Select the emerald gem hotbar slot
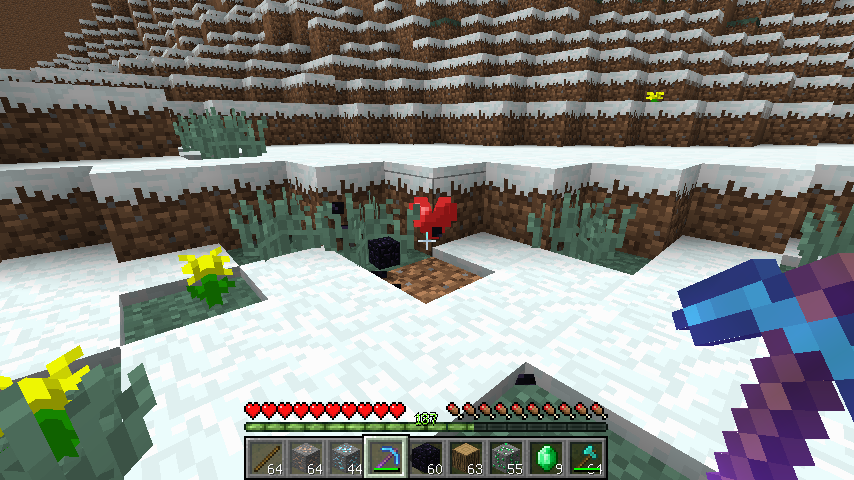Screen dimensions: 854x480 [x=547, y=456]
